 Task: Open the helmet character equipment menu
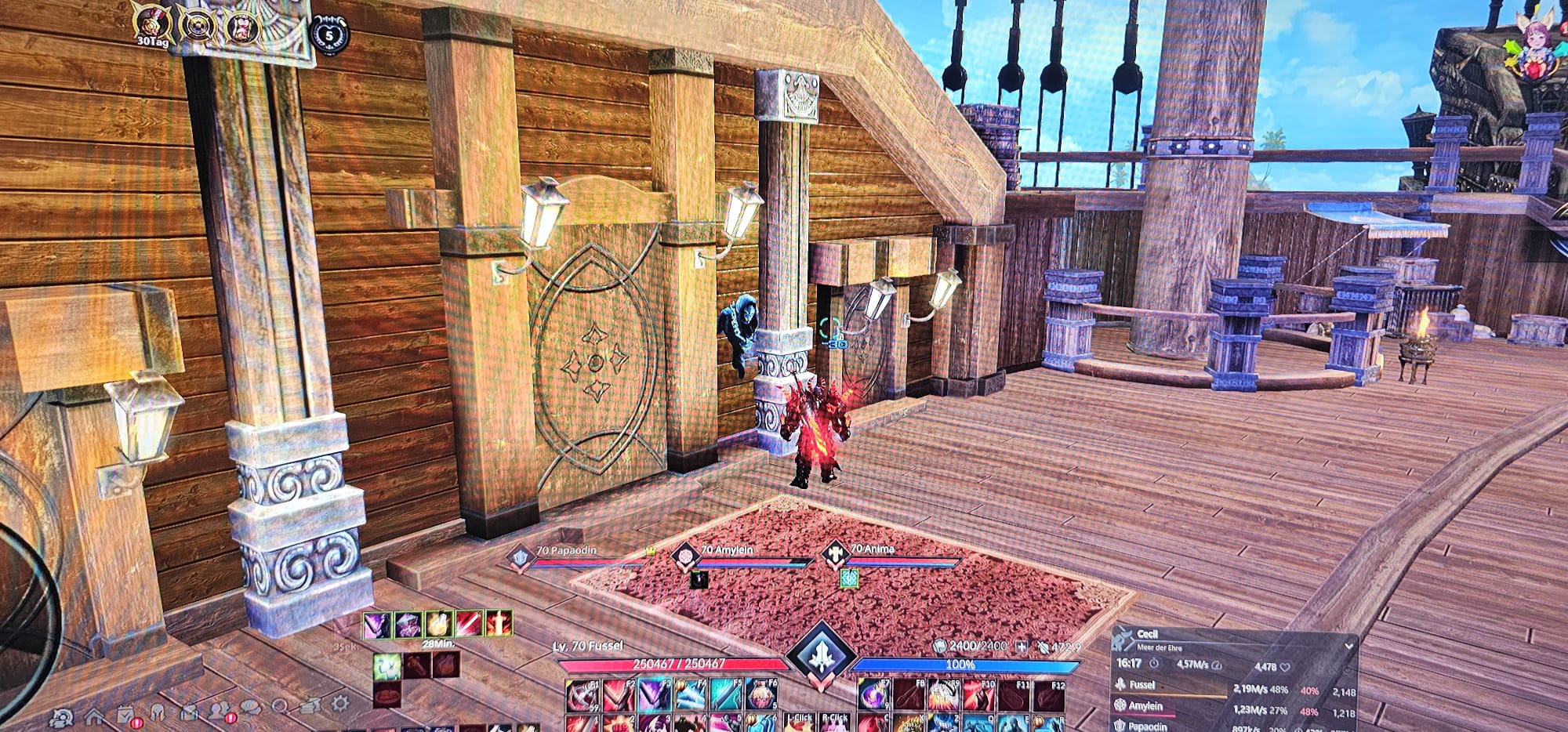(158, 713)
